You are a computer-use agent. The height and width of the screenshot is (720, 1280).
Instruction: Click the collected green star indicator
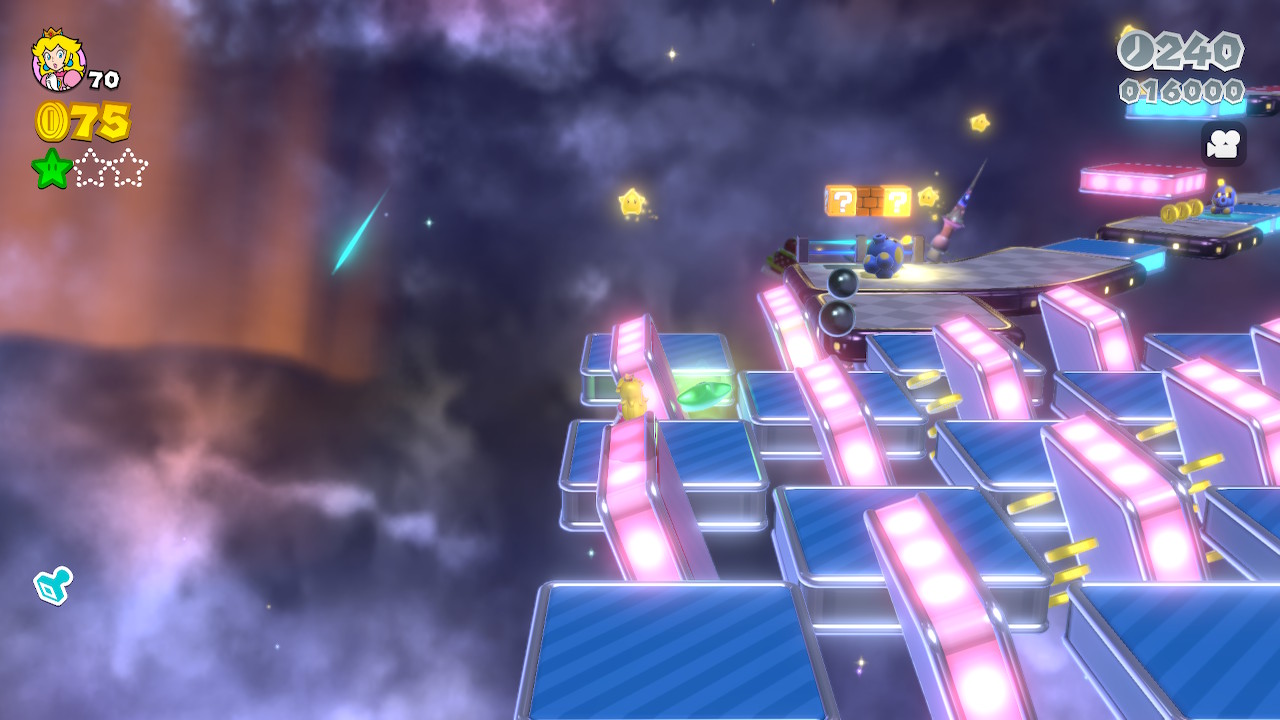coord(52,168)
